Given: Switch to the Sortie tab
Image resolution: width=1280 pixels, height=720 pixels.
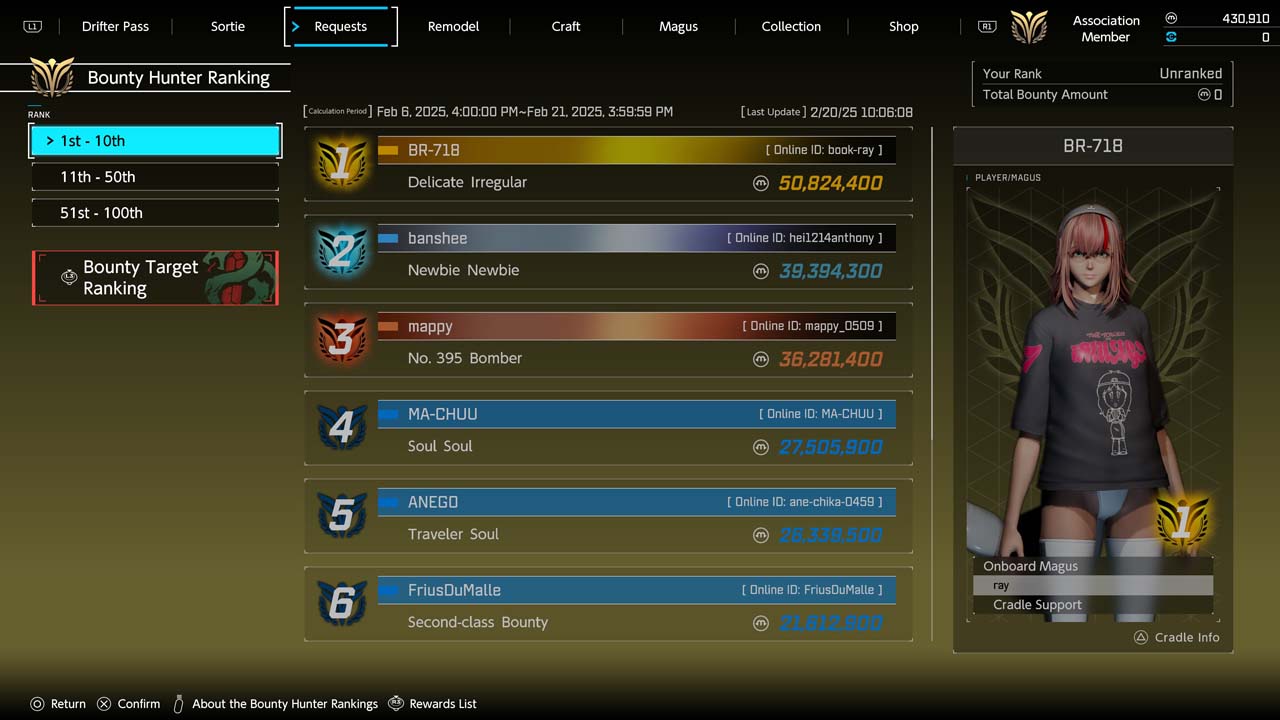Looking at the screenshot, I should tap(228, 27).
